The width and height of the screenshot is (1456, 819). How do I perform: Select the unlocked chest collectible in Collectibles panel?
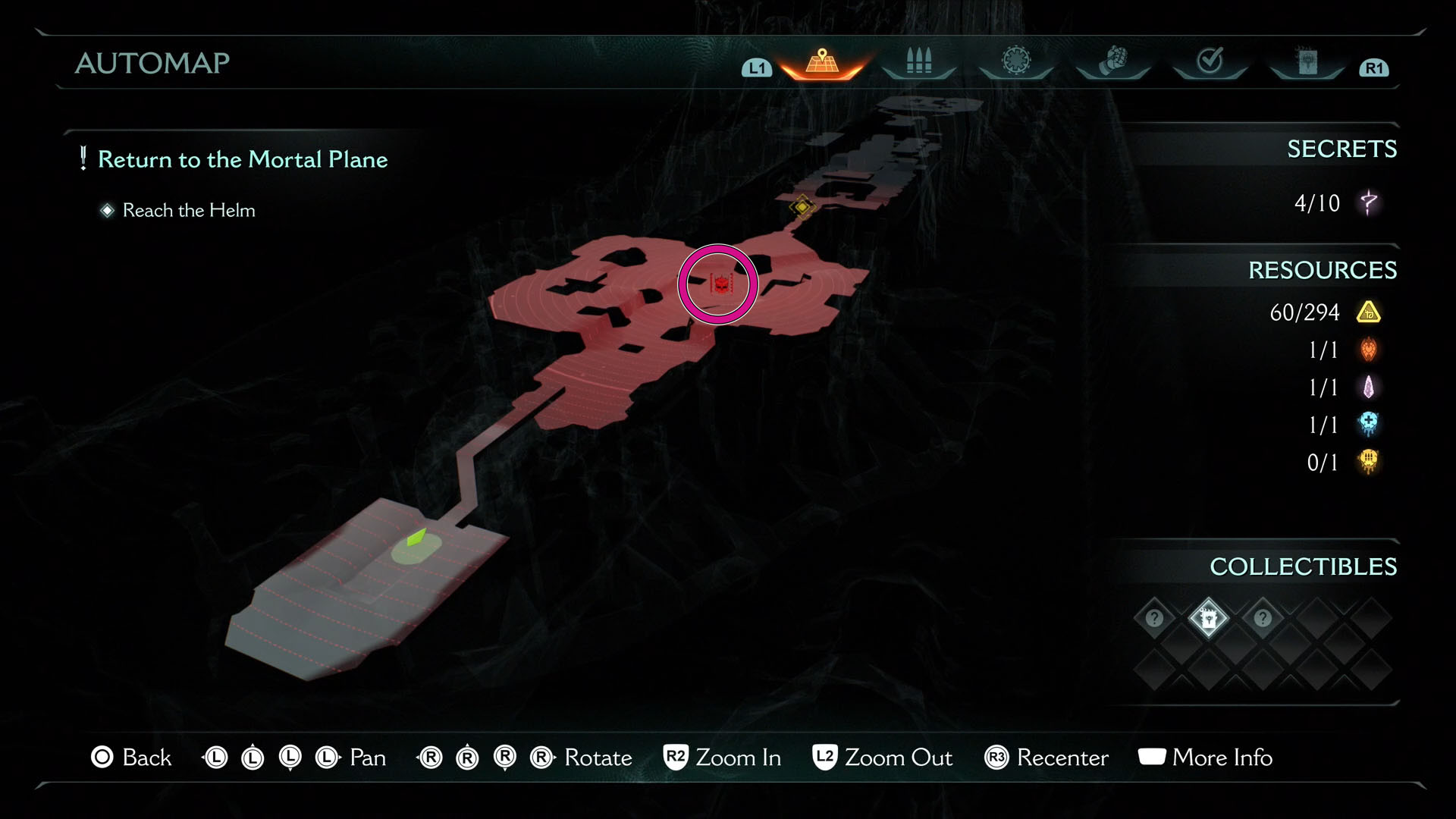tap(1208, 618)
